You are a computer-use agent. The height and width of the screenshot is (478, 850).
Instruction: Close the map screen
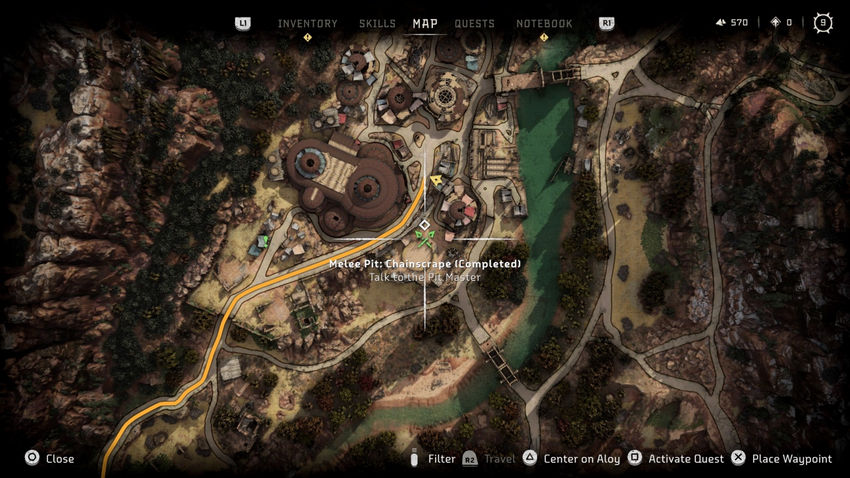click(x=49, y=459)
